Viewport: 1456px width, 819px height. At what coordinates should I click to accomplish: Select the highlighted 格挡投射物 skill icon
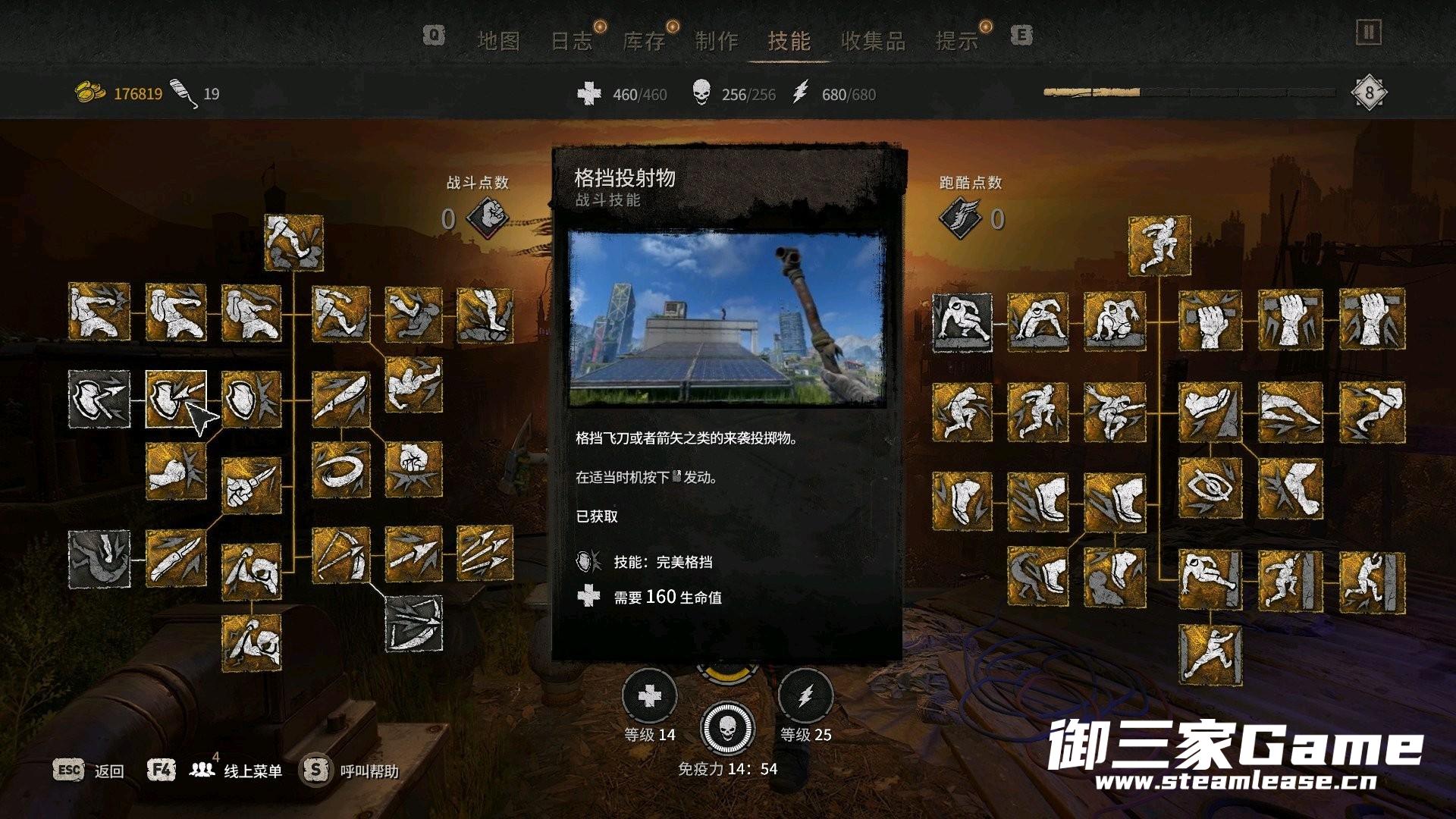176,399
